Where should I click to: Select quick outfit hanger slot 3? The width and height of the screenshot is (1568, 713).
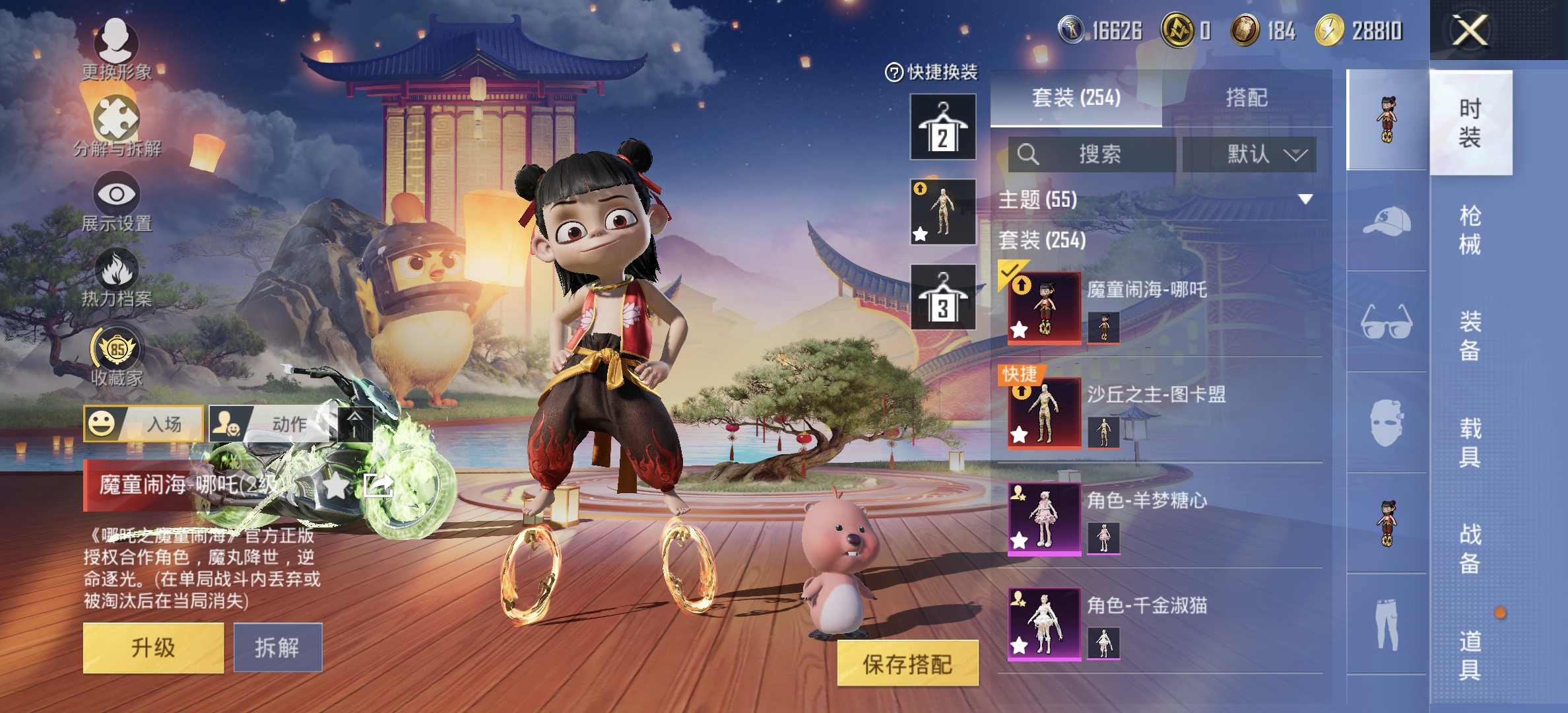click(943, 297)
